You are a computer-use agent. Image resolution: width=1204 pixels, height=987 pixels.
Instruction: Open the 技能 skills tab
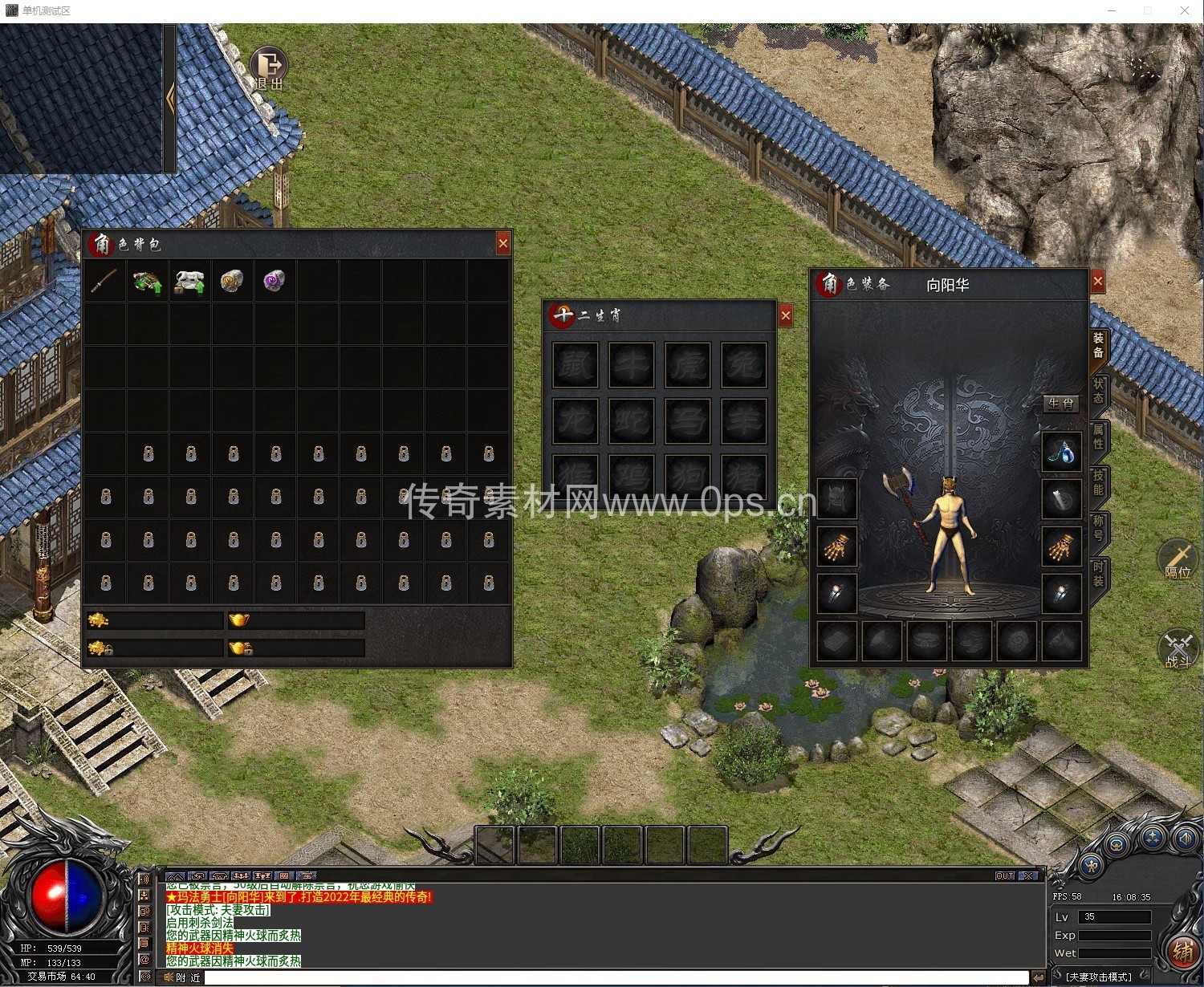(x=1098, y=482)
